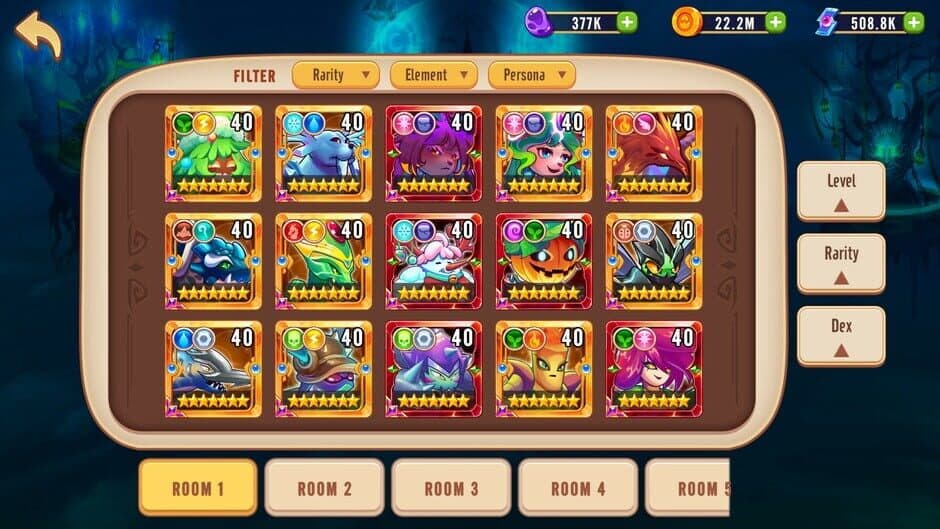Select the jack-o'-lantern pumpkin monster card
The image size is (940, 529).
[544, 262]
